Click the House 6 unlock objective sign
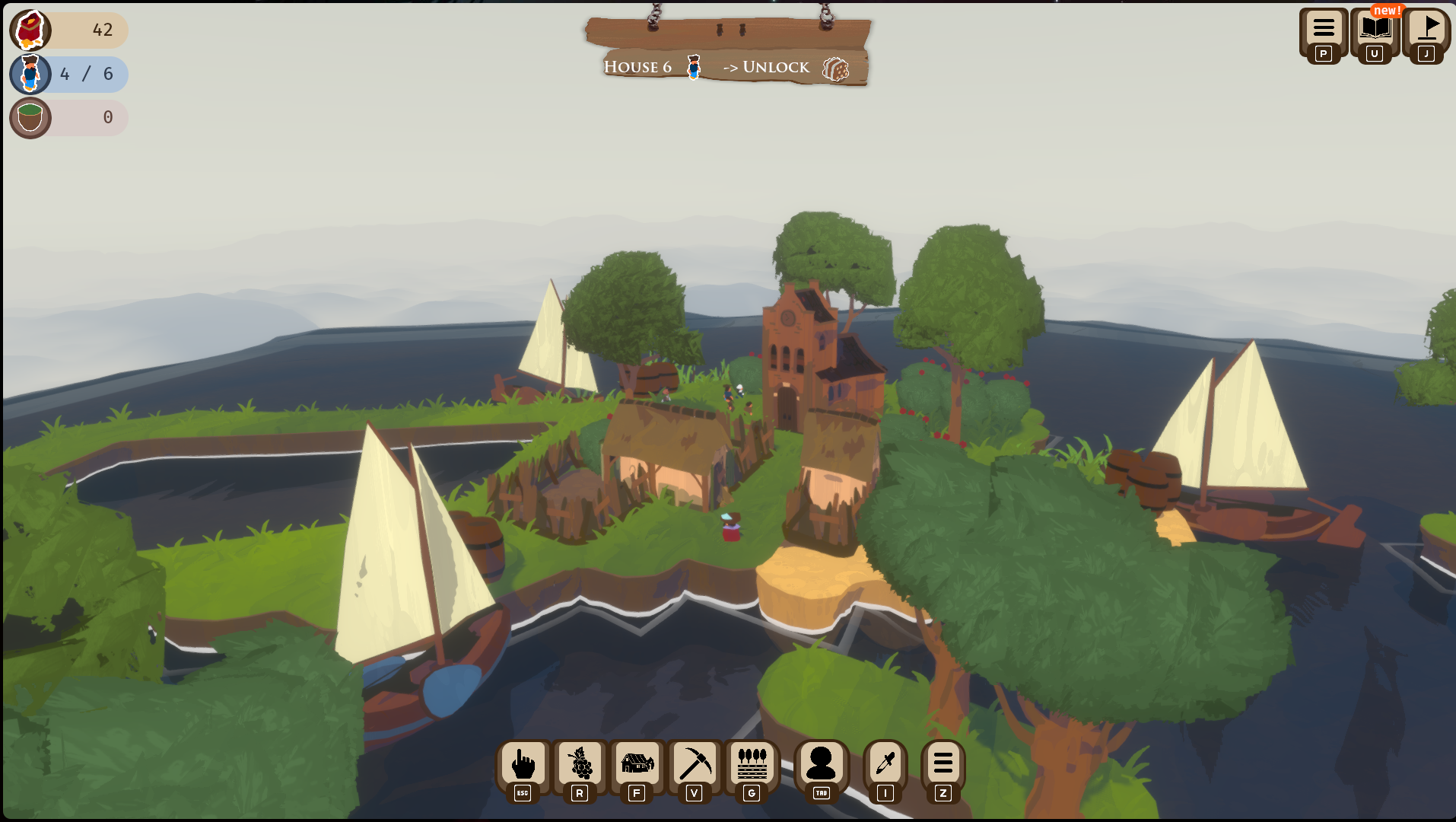The image size is (1456, 822). [728, 67]
